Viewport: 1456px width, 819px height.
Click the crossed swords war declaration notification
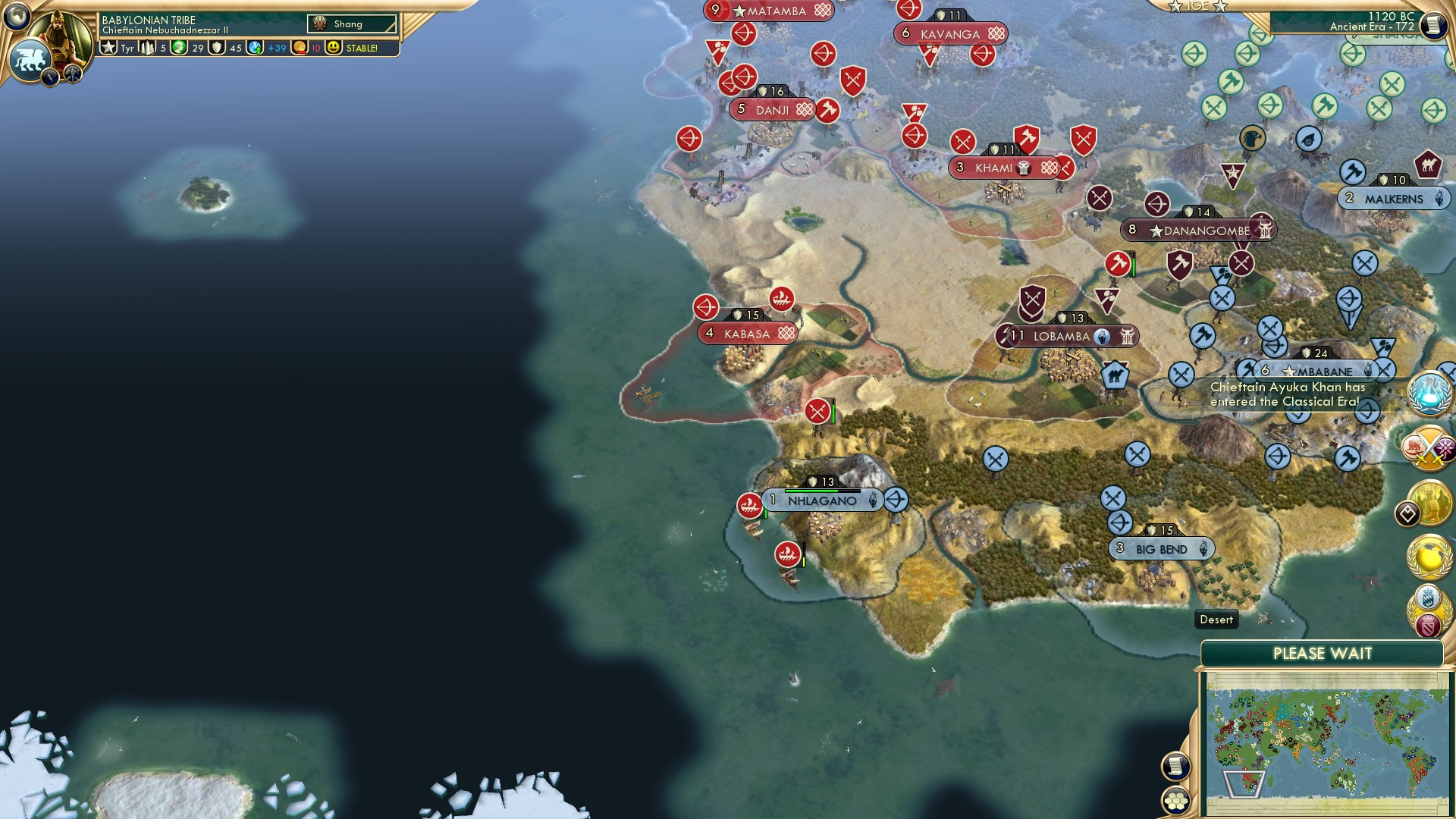click(1429, 448)
